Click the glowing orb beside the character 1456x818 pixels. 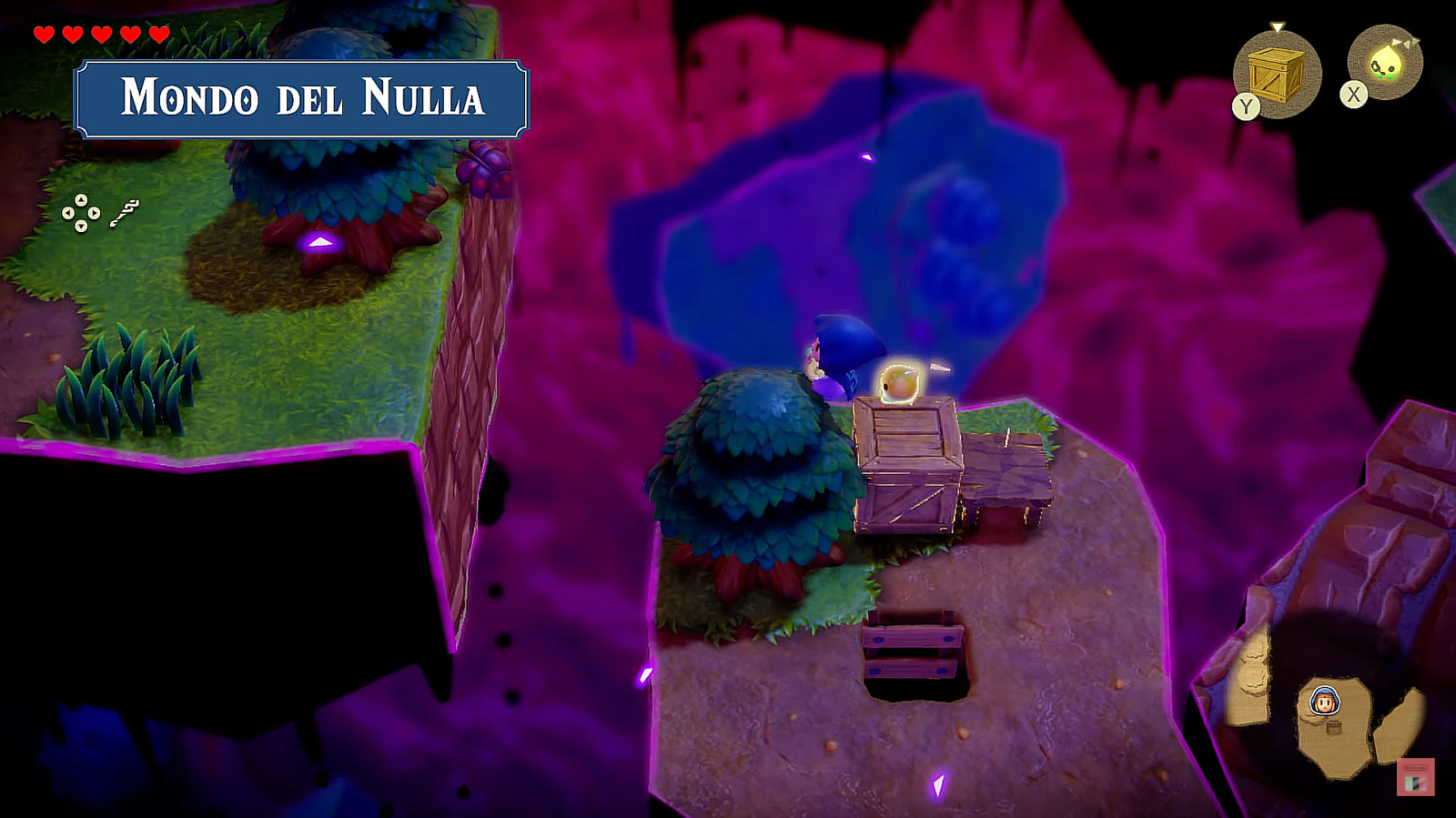pos(901,382)
